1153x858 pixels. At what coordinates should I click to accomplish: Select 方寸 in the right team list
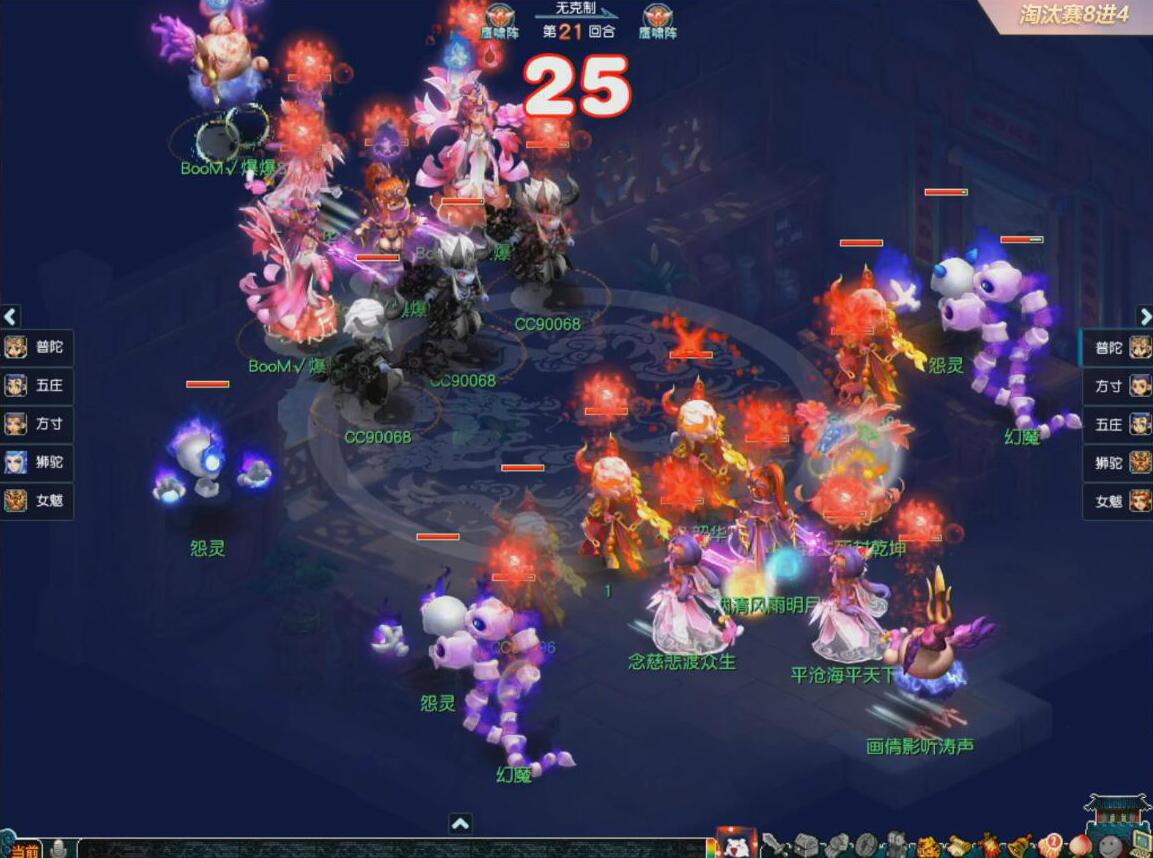coord(1117,386)
